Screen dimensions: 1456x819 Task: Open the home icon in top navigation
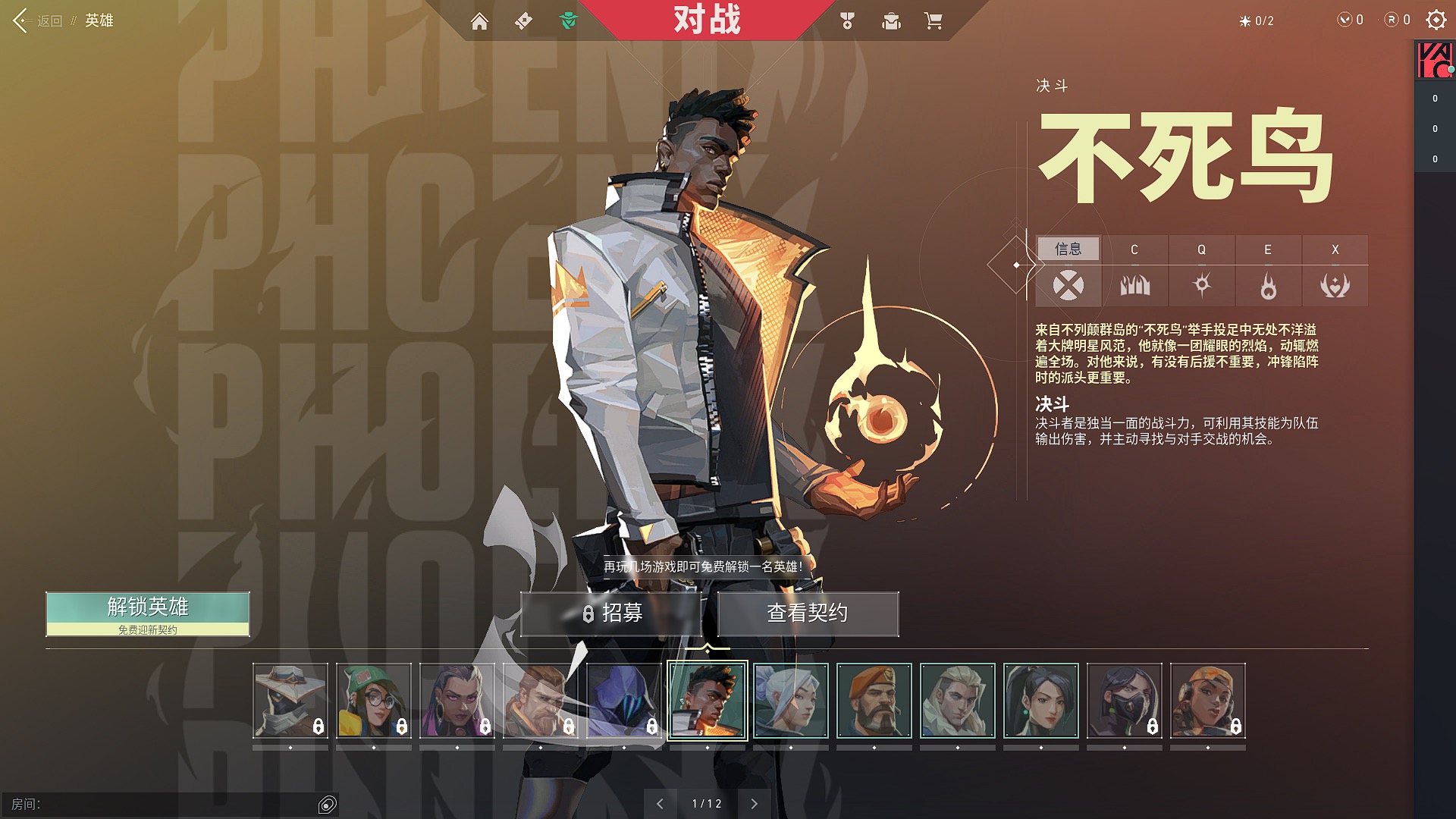click(479, 21)
